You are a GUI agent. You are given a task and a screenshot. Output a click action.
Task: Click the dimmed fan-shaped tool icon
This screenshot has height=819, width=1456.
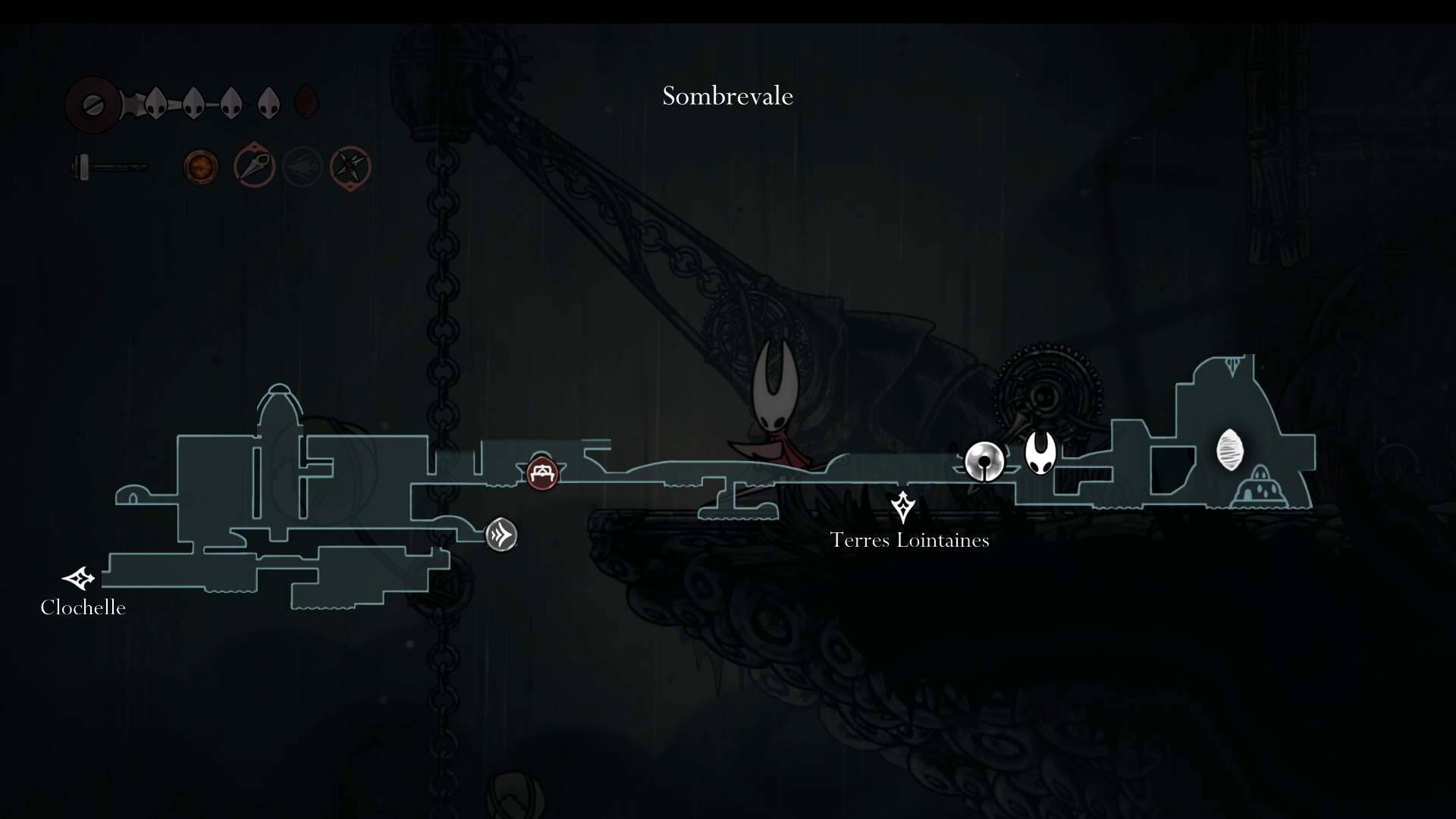(302, 167)
